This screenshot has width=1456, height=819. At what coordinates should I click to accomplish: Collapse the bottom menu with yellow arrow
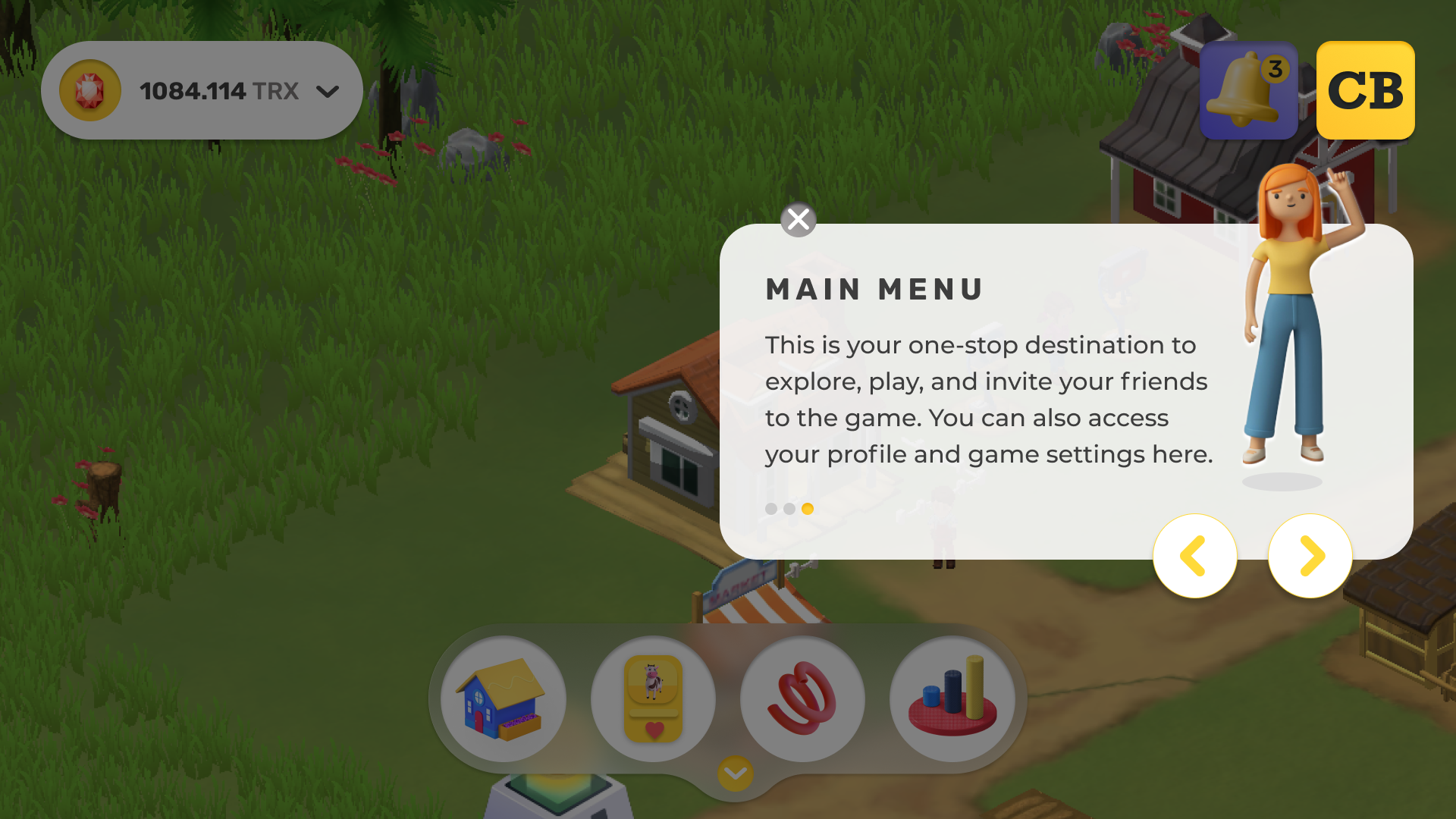[735, 773]
